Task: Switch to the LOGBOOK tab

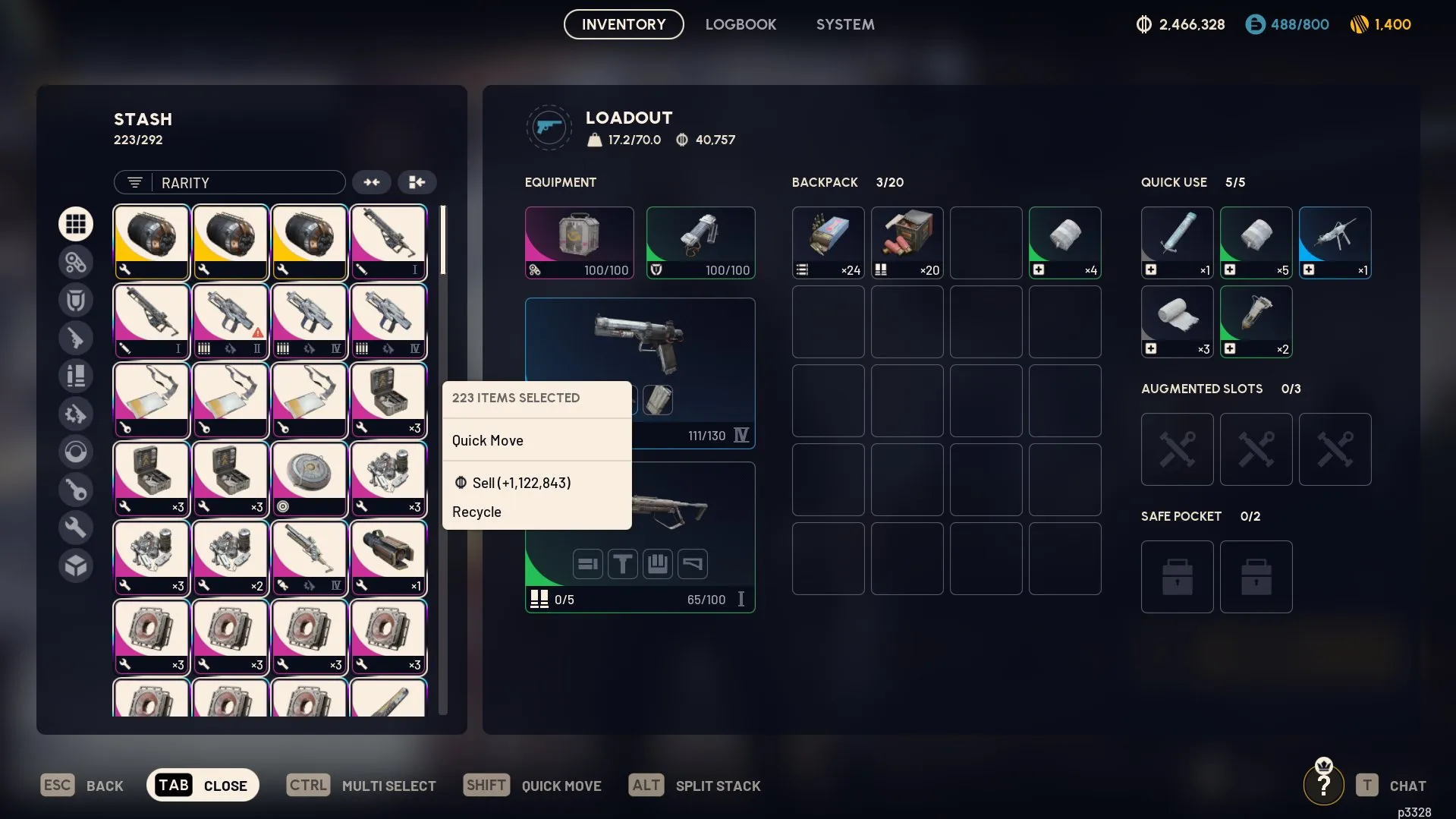Action: click(741, 24)
